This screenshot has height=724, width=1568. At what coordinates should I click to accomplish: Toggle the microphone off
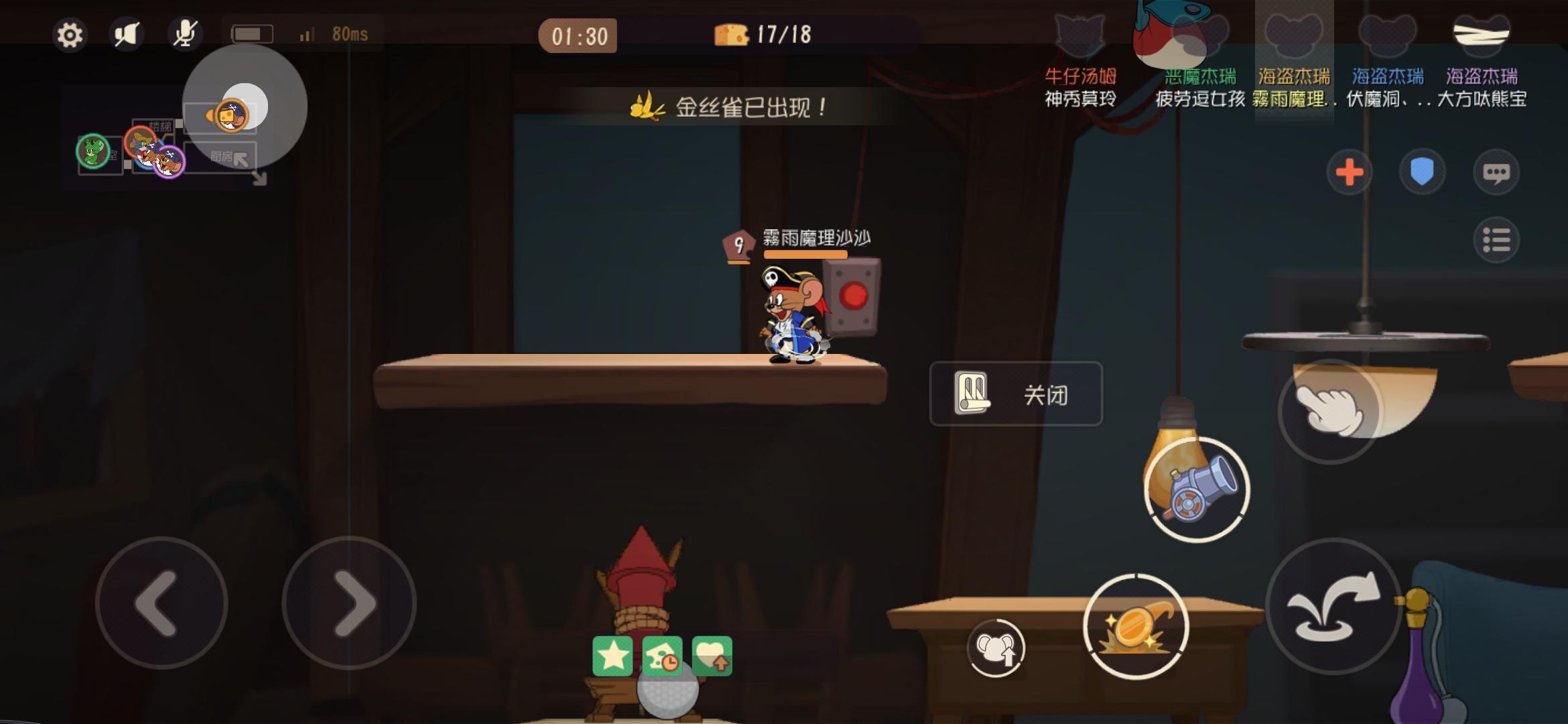tap(186, 35)
